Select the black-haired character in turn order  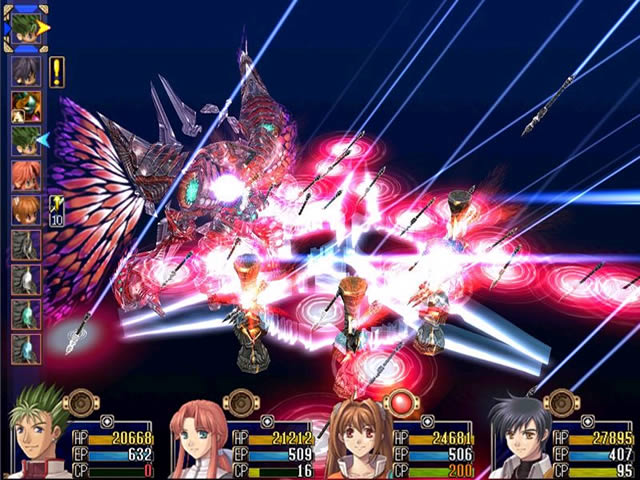click(x=26, y=70)
